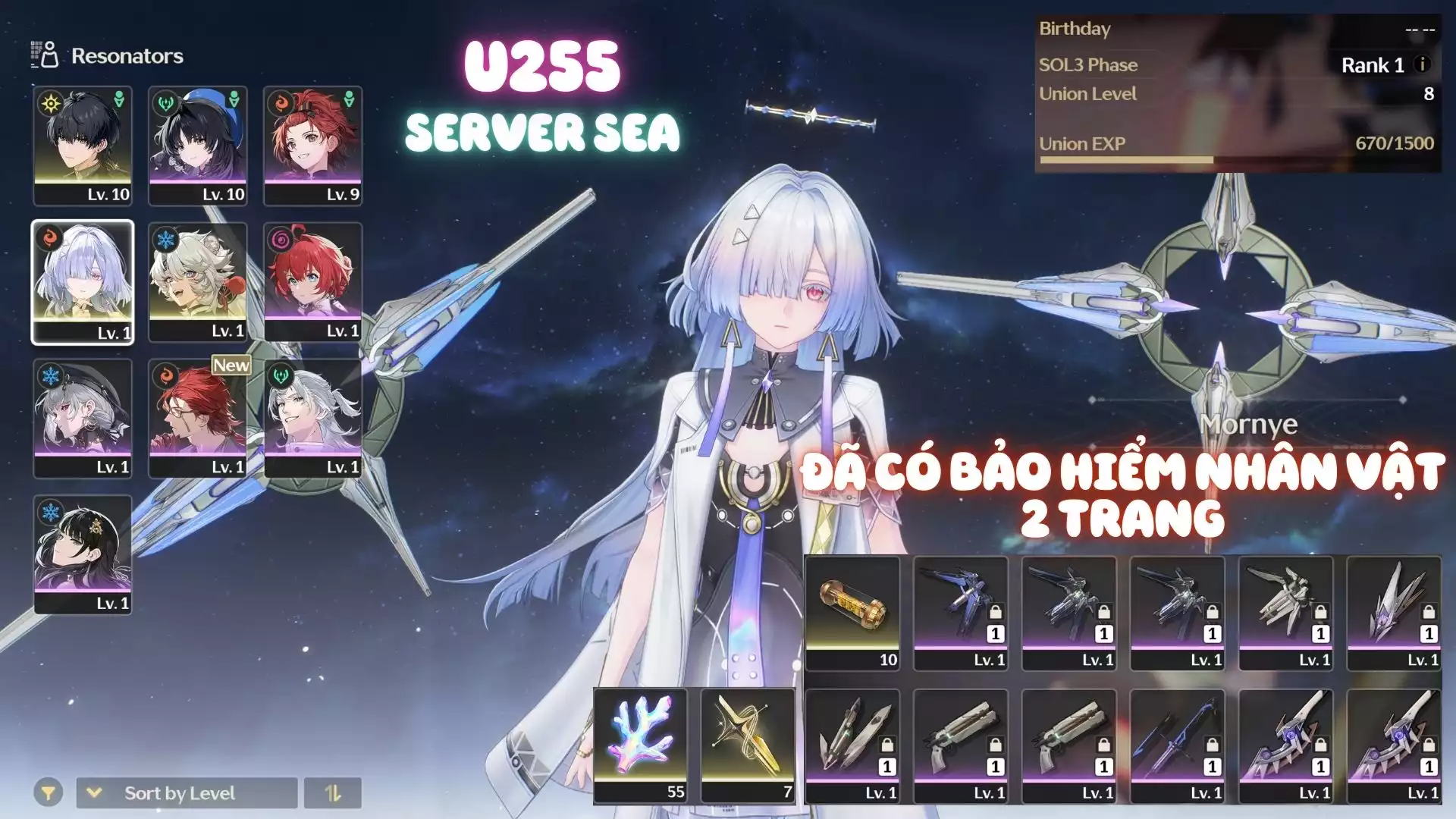Open the Sort by Level dropdown

point(187,793)
